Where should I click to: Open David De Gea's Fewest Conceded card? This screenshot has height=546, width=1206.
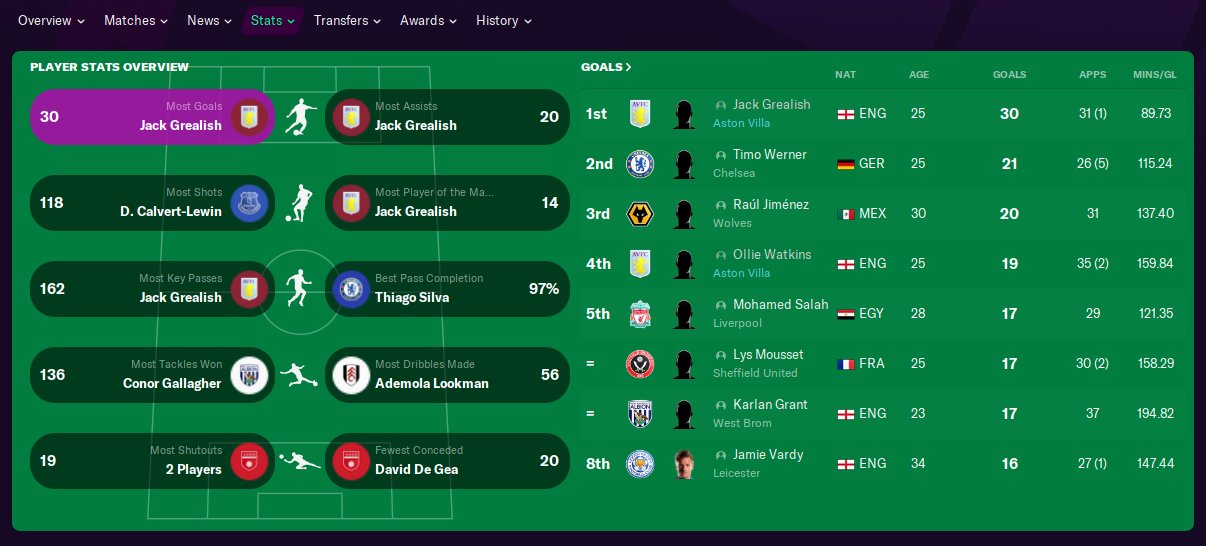click(448, 461)
